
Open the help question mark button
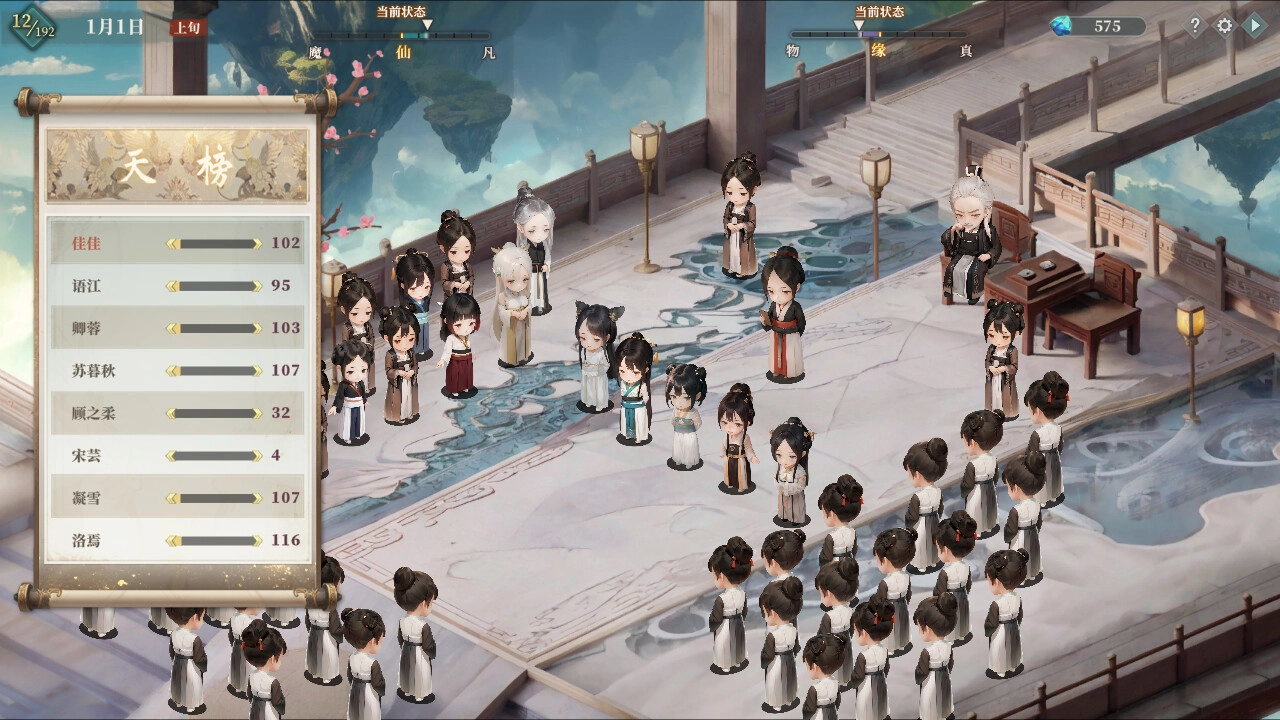(x=1194, y=27)
